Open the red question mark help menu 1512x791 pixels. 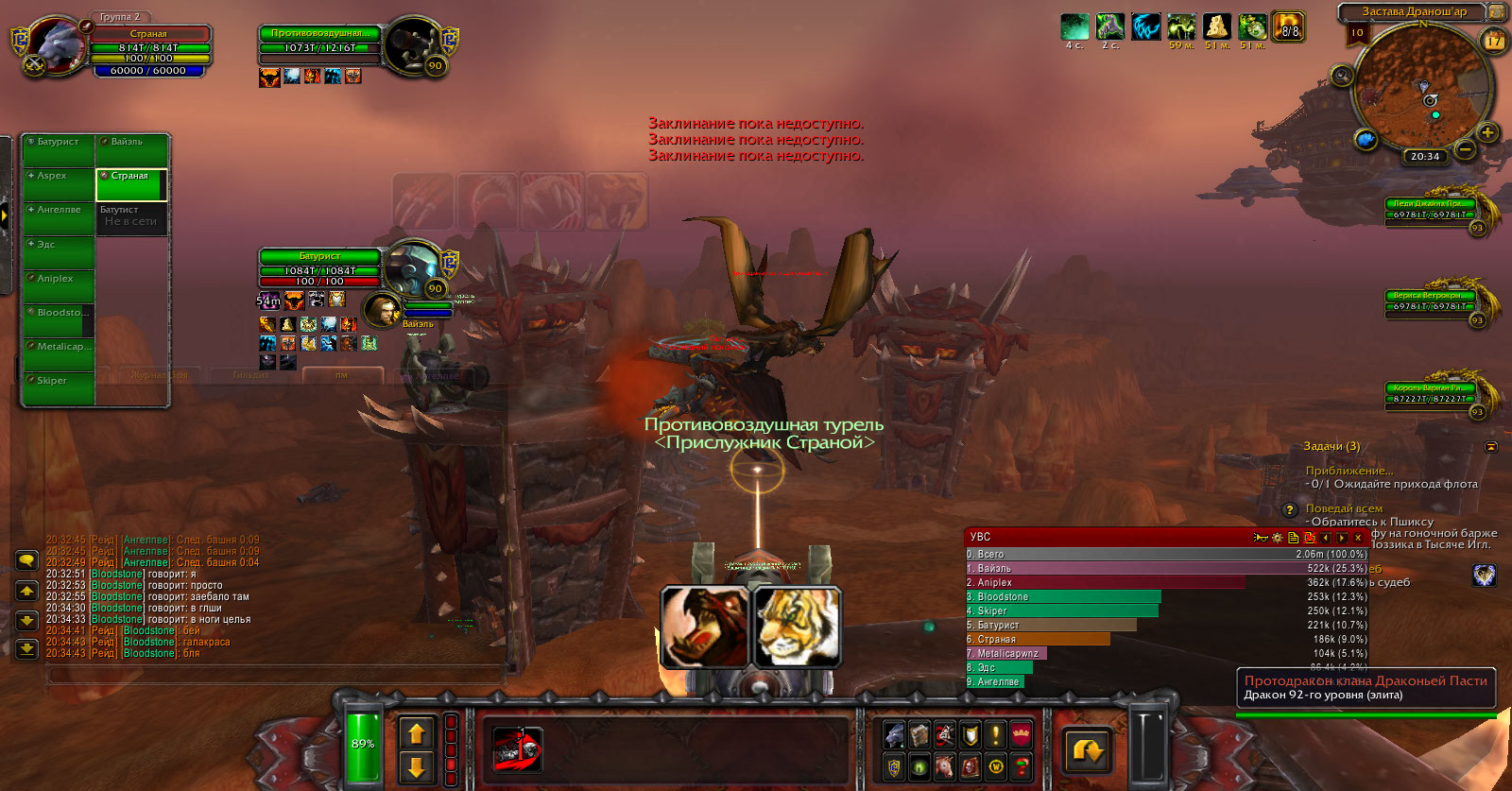tap(1022, 767)
